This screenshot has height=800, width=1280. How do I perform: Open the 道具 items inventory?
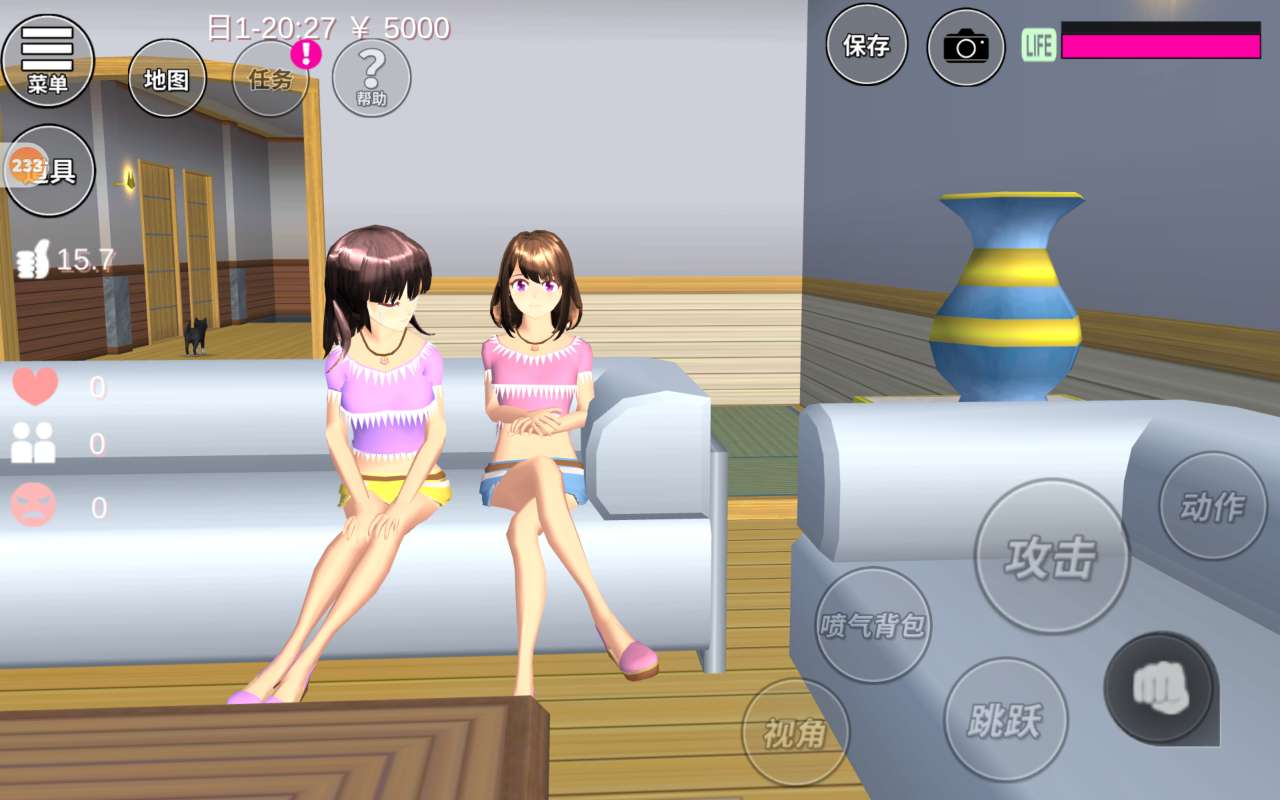pos(50,170)
